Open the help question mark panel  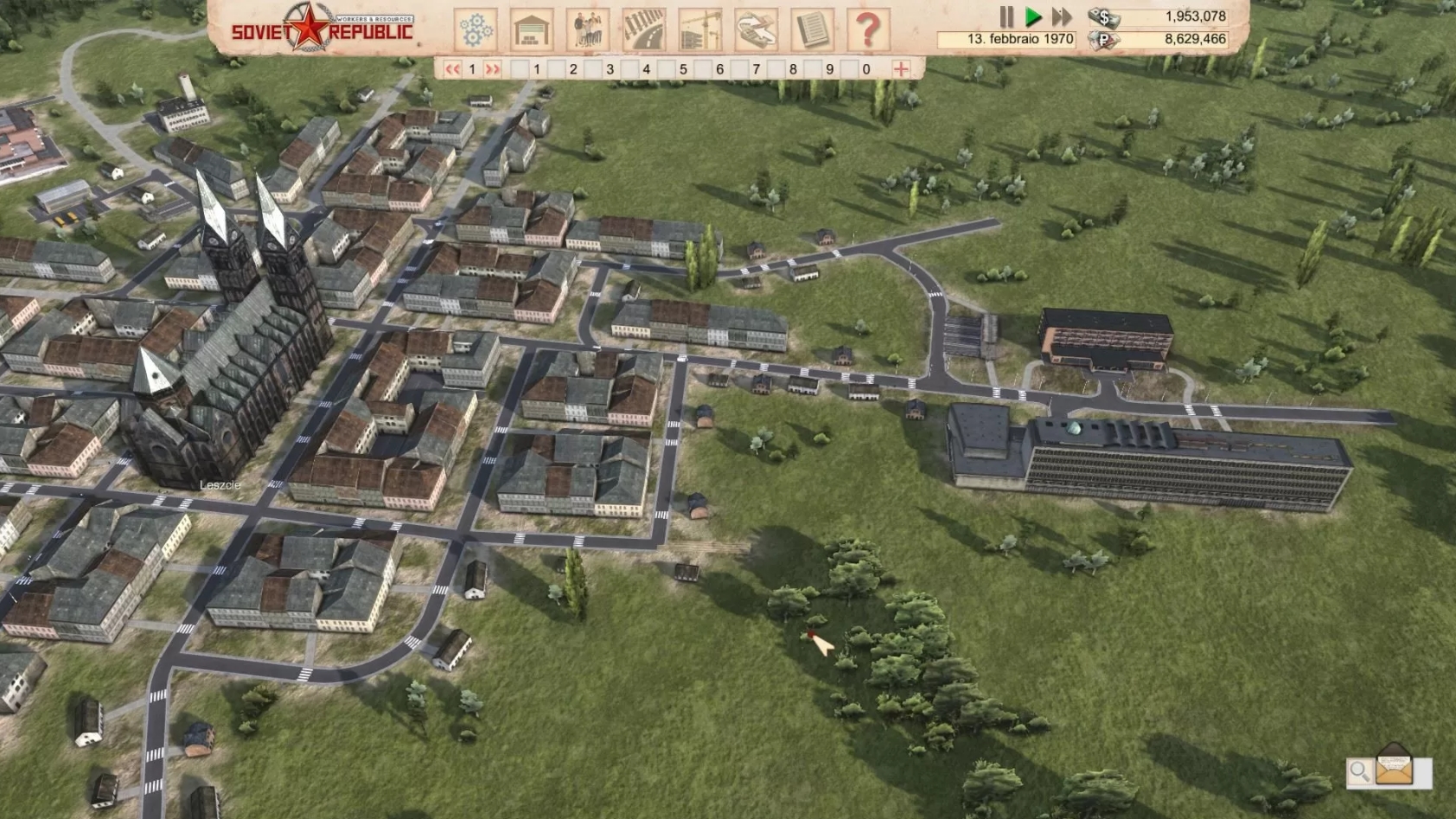pyautogui.click(x=869, y=29)
